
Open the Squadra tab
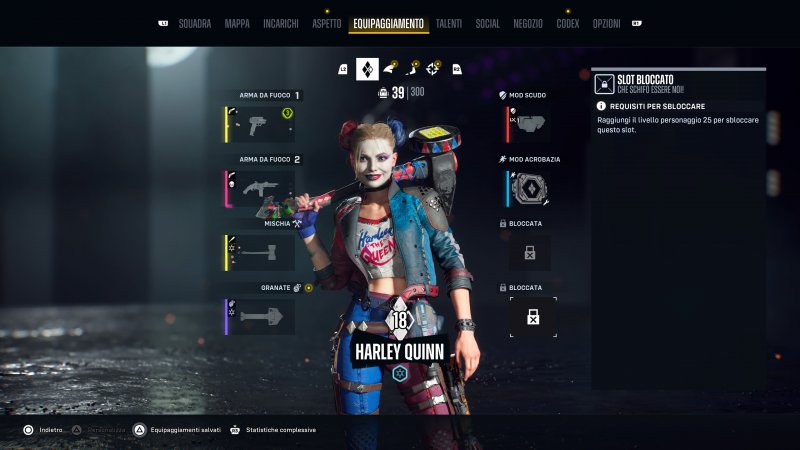coord(194,23)
